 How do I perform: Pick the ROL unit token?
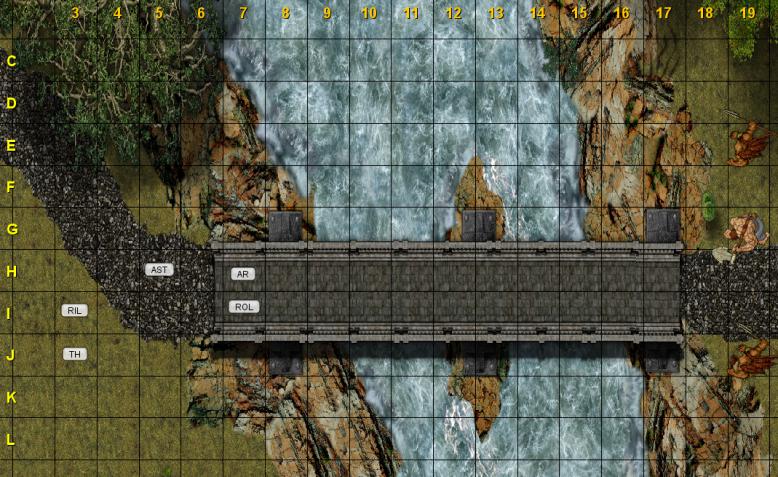[x=244, y=307]
